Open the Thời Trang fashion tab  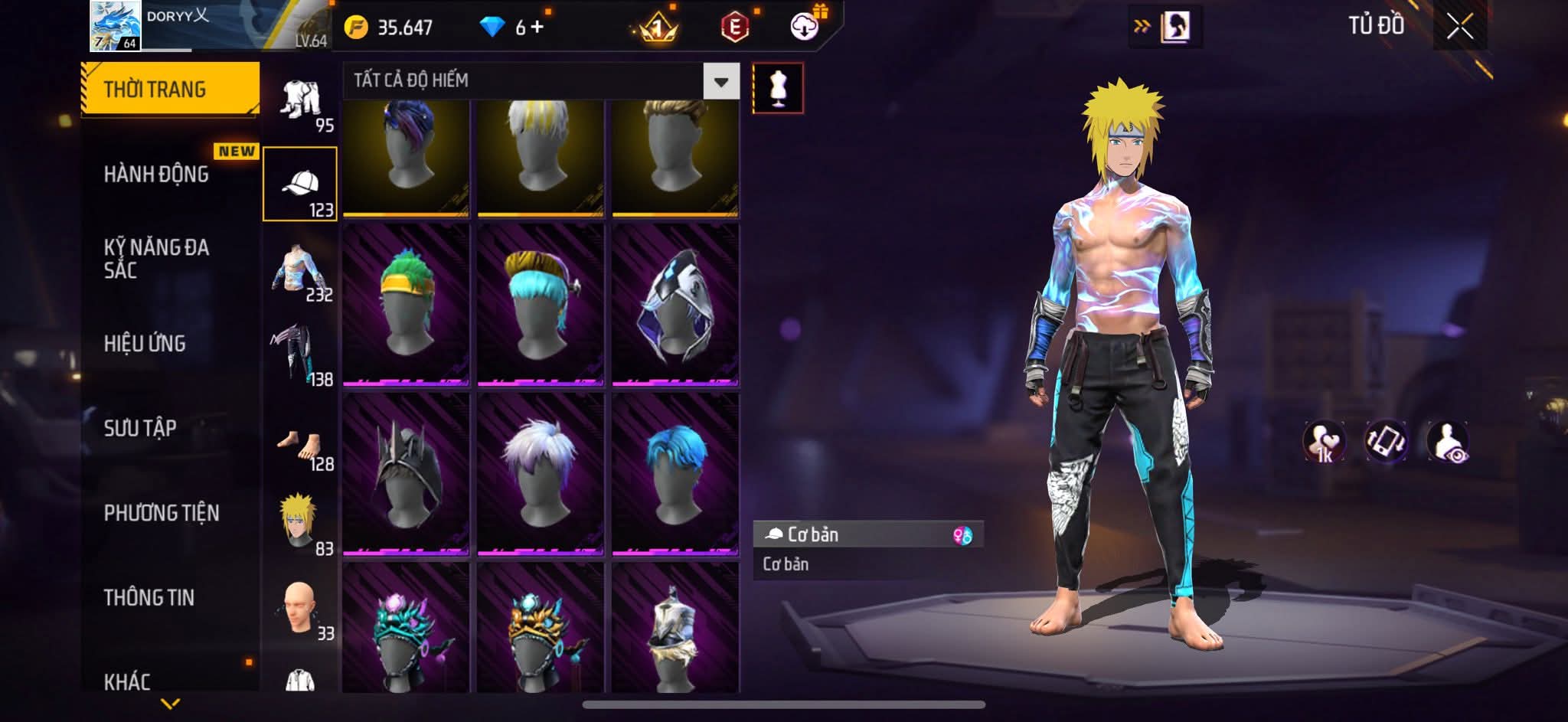pos(170,90)
